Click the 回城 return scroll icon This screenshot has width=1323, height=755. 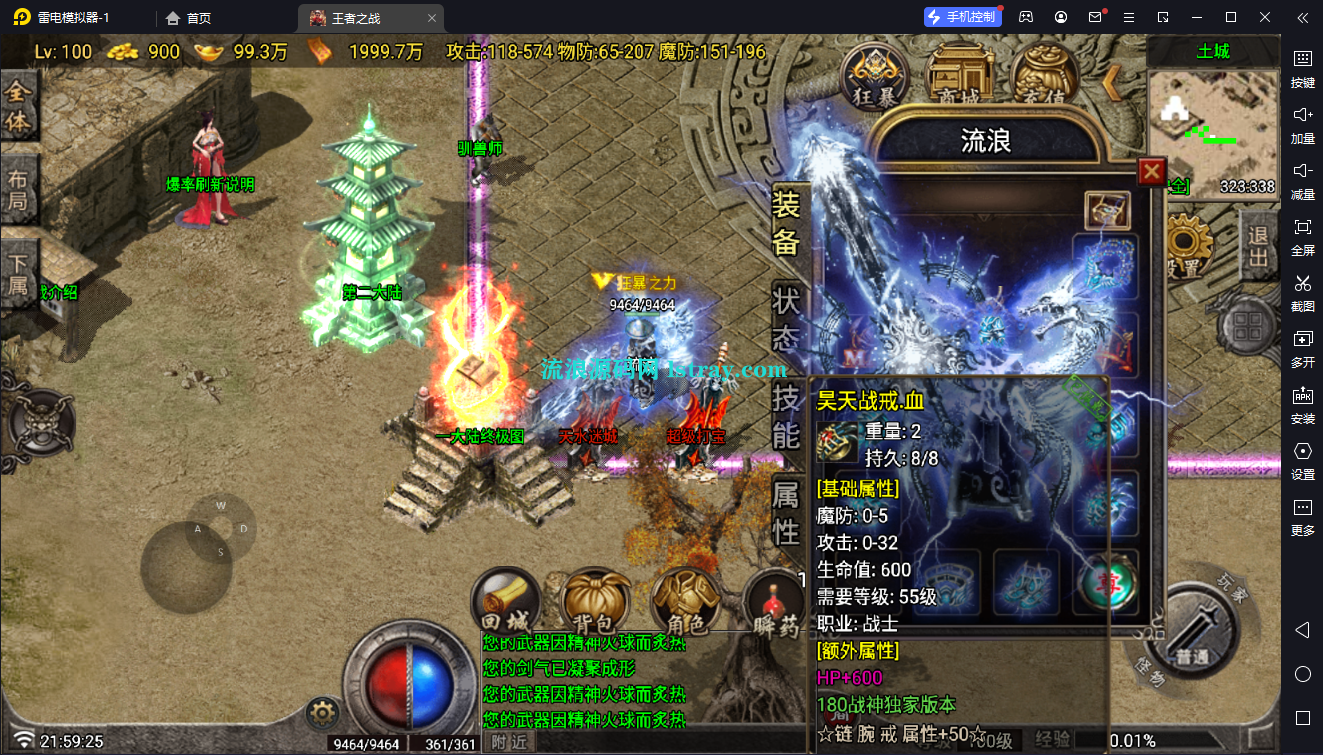[x=506, y=600]
